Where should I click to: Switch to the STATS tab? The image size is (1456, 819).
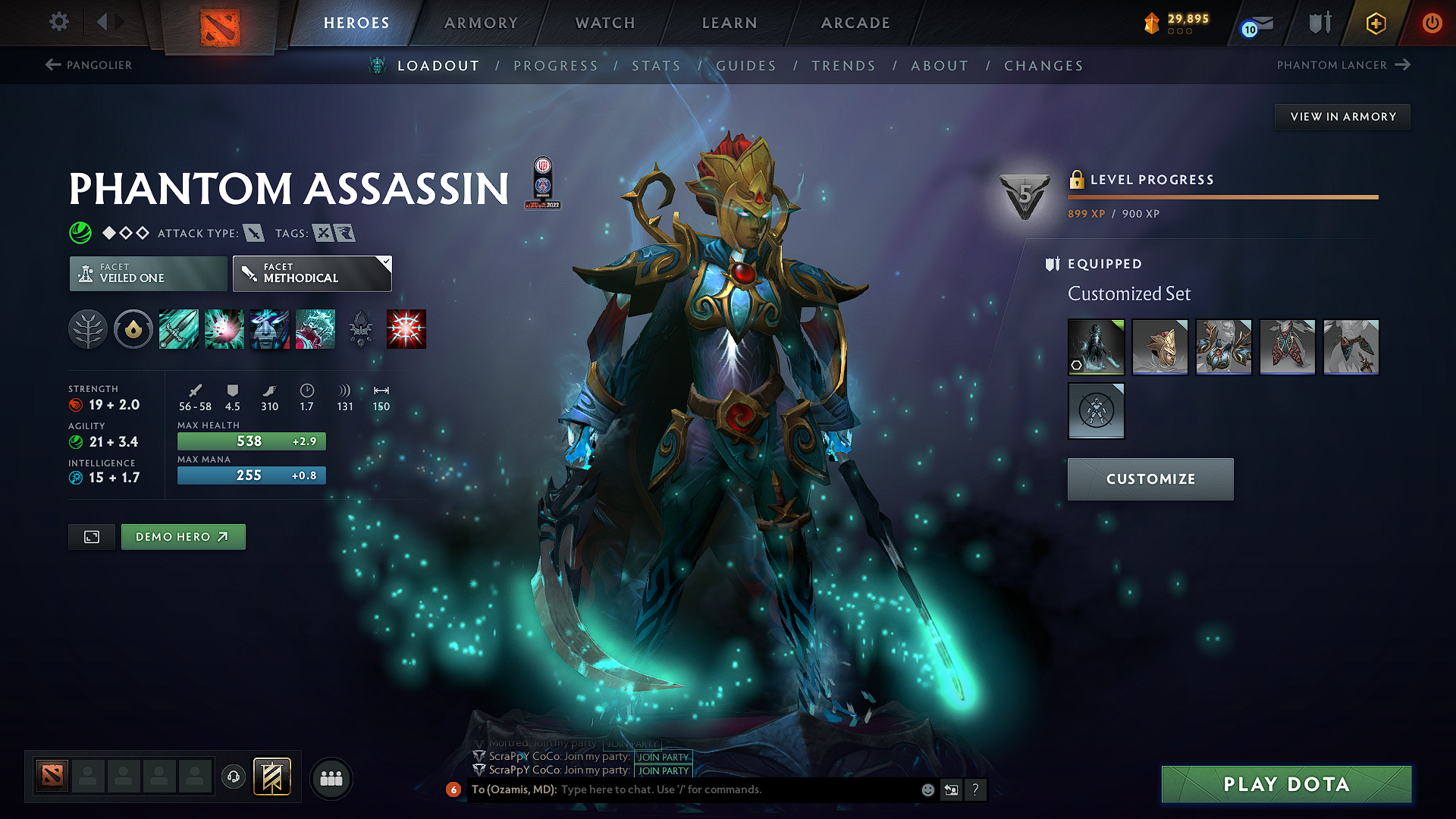point(655,65)
